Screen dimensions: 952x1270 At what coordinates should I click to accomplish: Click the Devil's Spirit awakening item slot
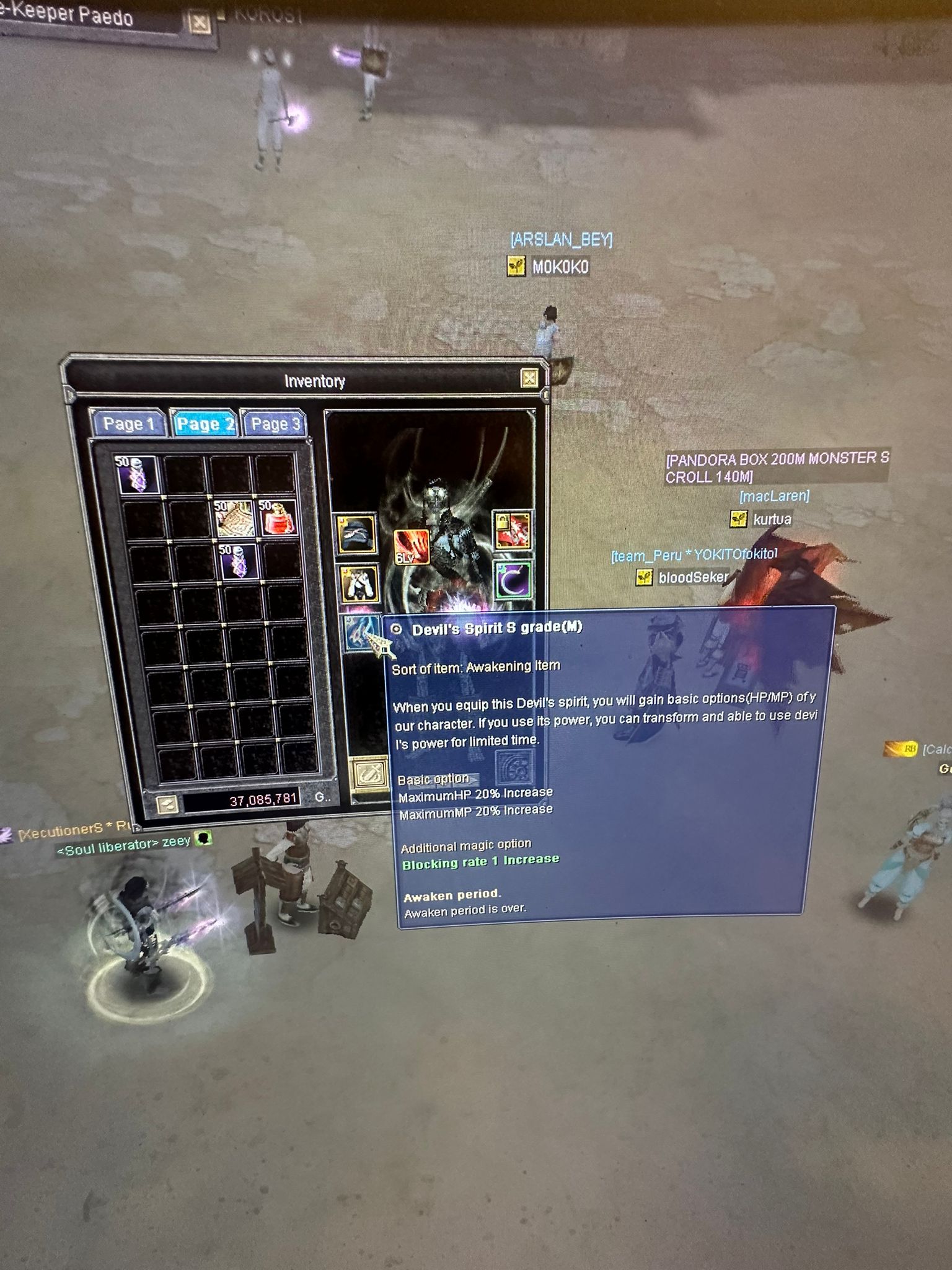[361, 633]
